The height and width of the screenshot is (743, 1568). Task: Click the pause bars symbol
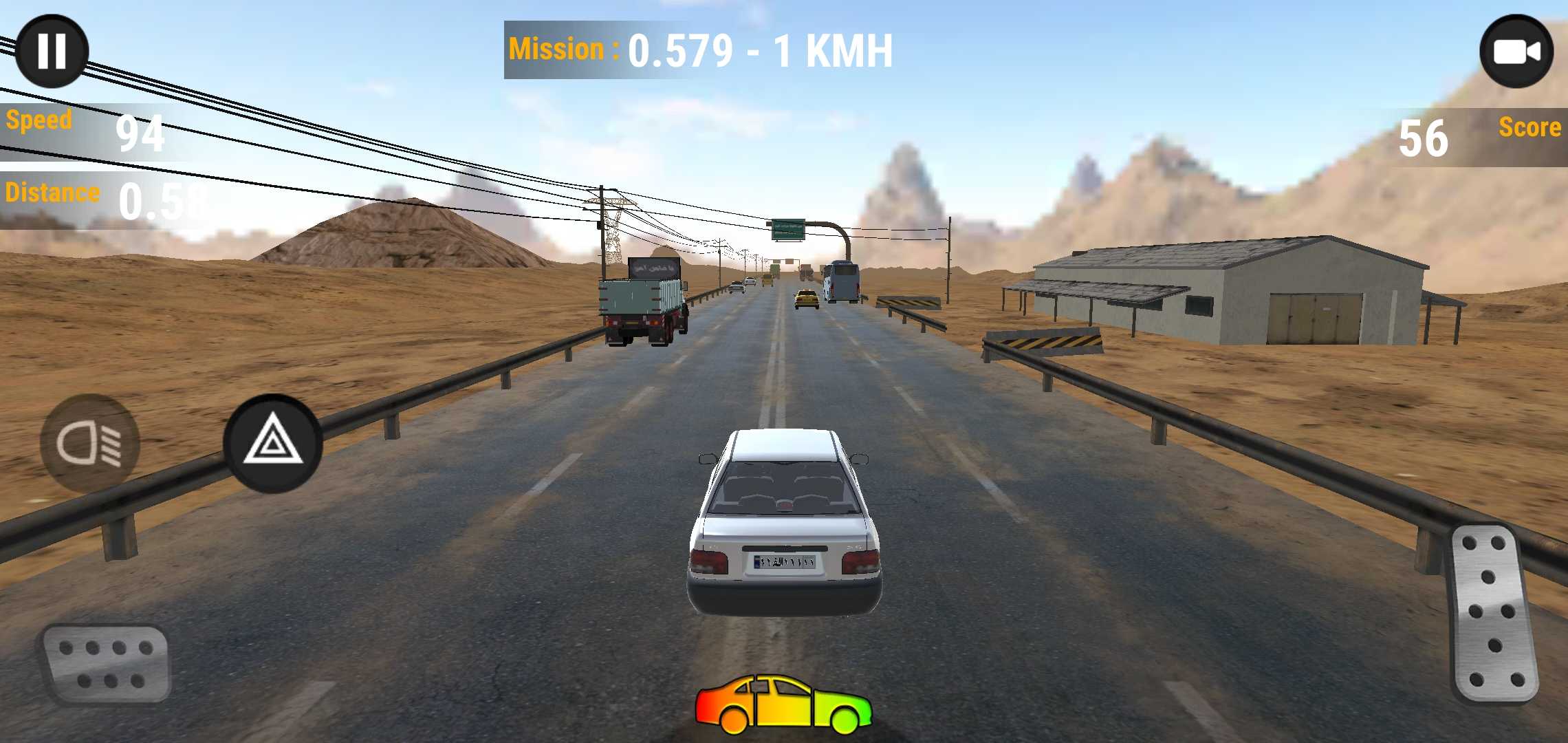[x=54, y=50]
